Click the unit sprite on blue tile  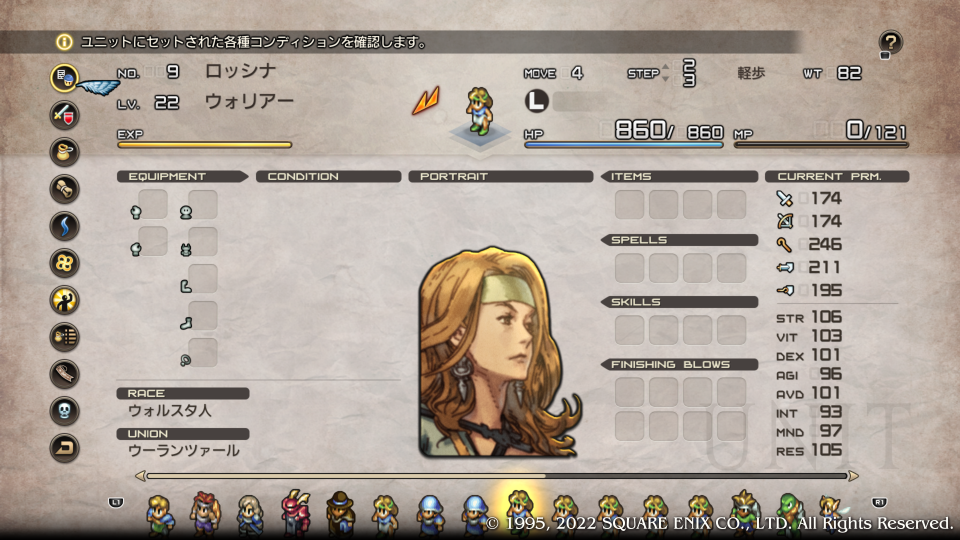pos(479,112)
